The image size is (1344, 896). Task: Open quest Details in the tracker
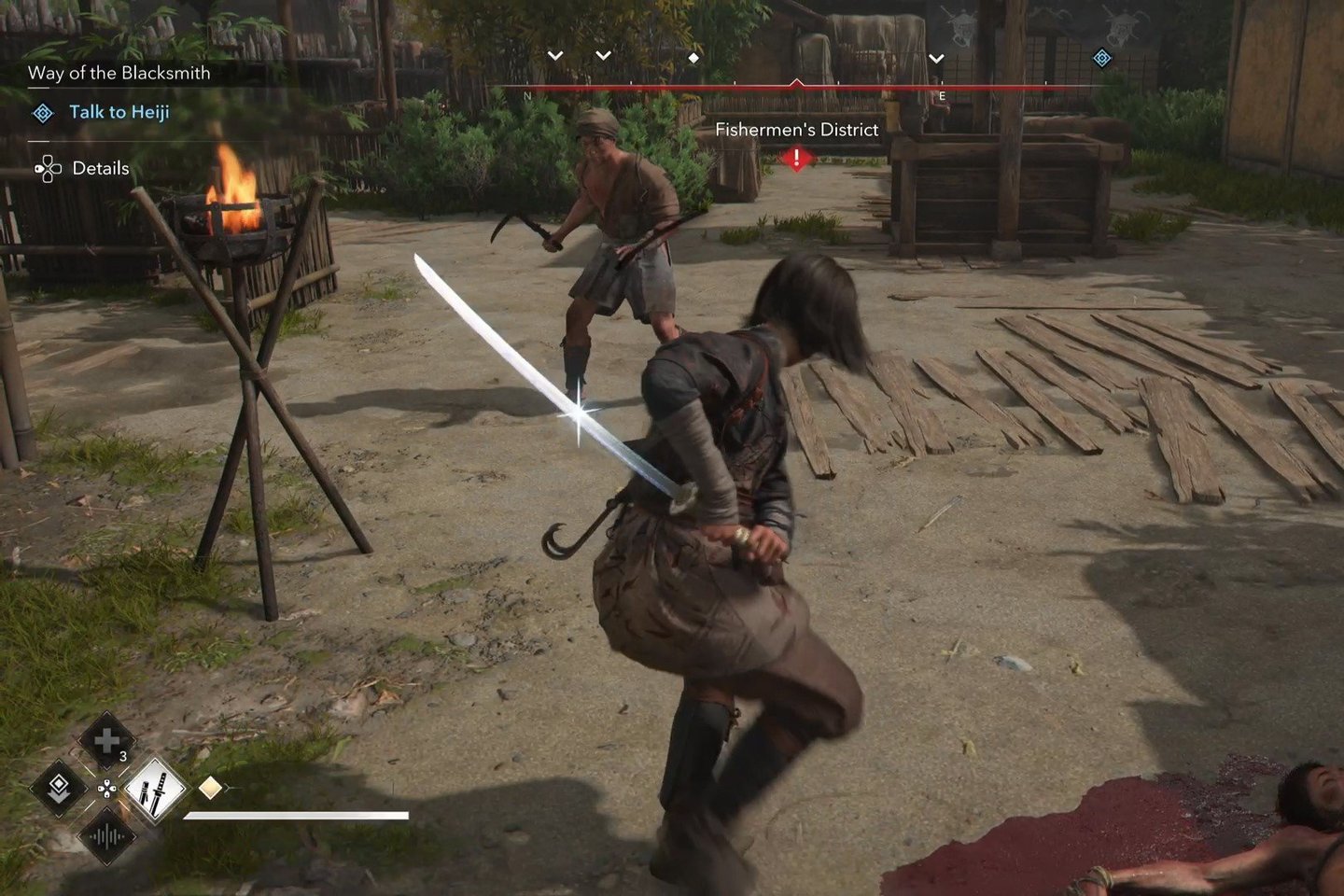pyautogui.click(x=100, y=169)
